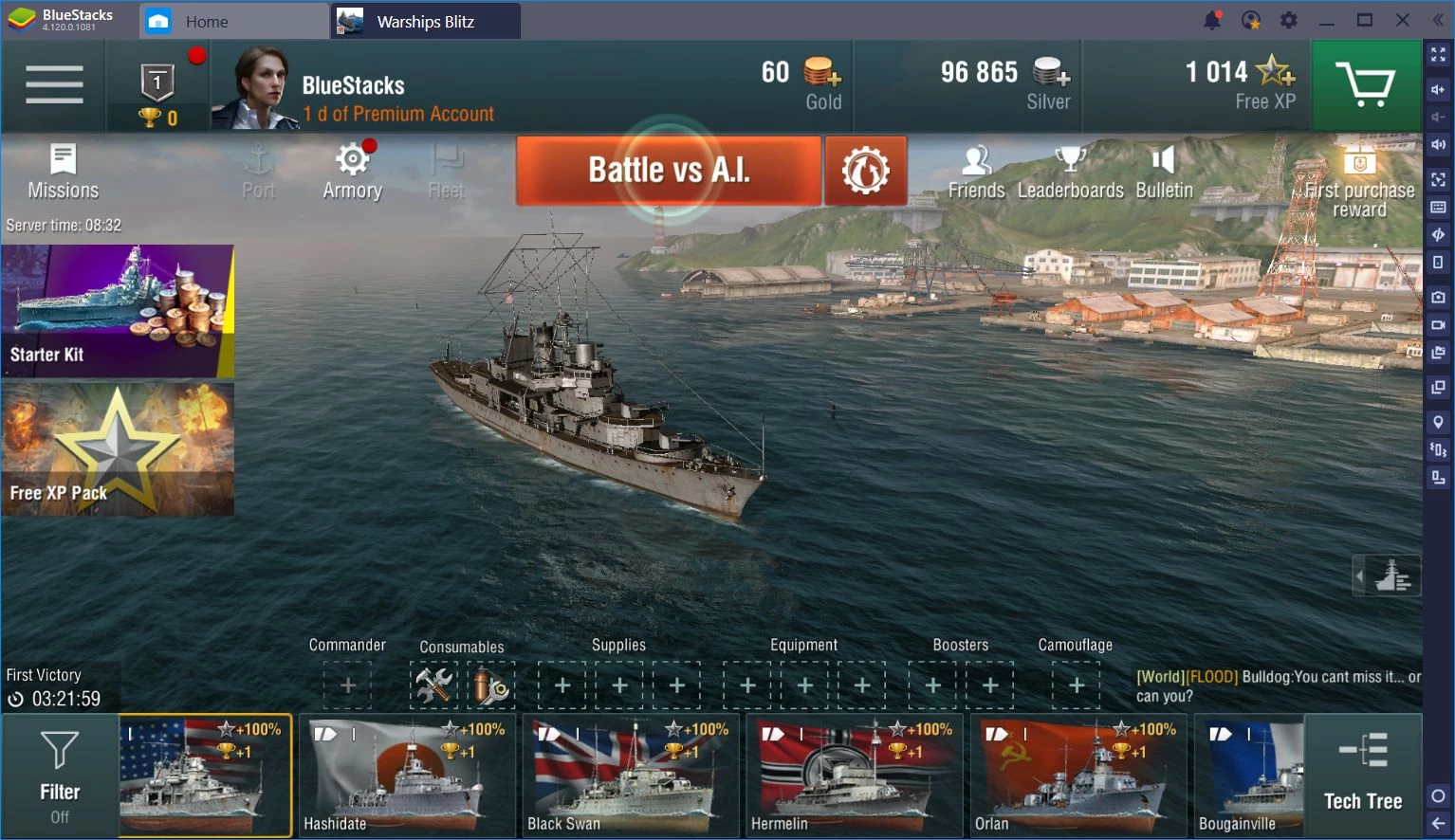Add a Commander in the empty slot
The width and height of the screenshot is (1455, 840).
point(347,685)
